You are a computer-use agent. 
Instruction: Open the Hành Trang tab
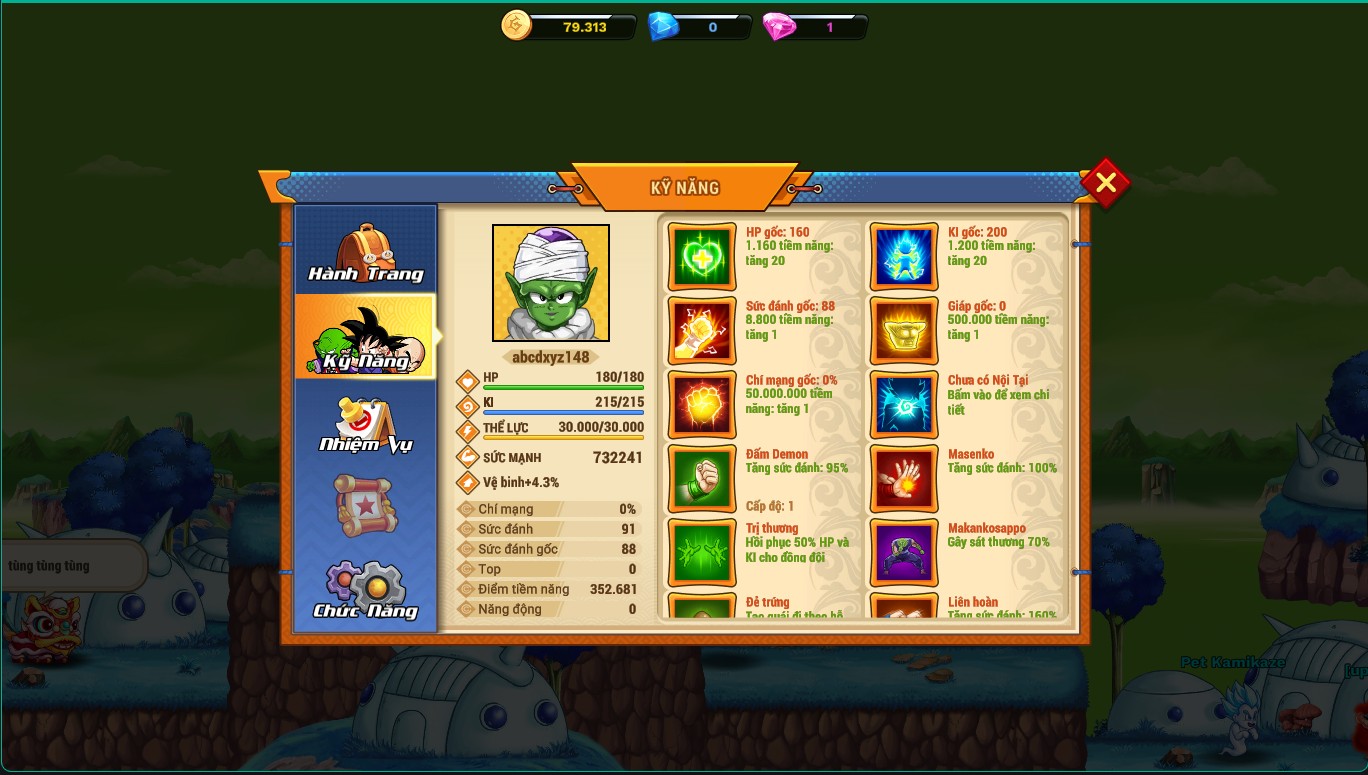tap(366, 254)
